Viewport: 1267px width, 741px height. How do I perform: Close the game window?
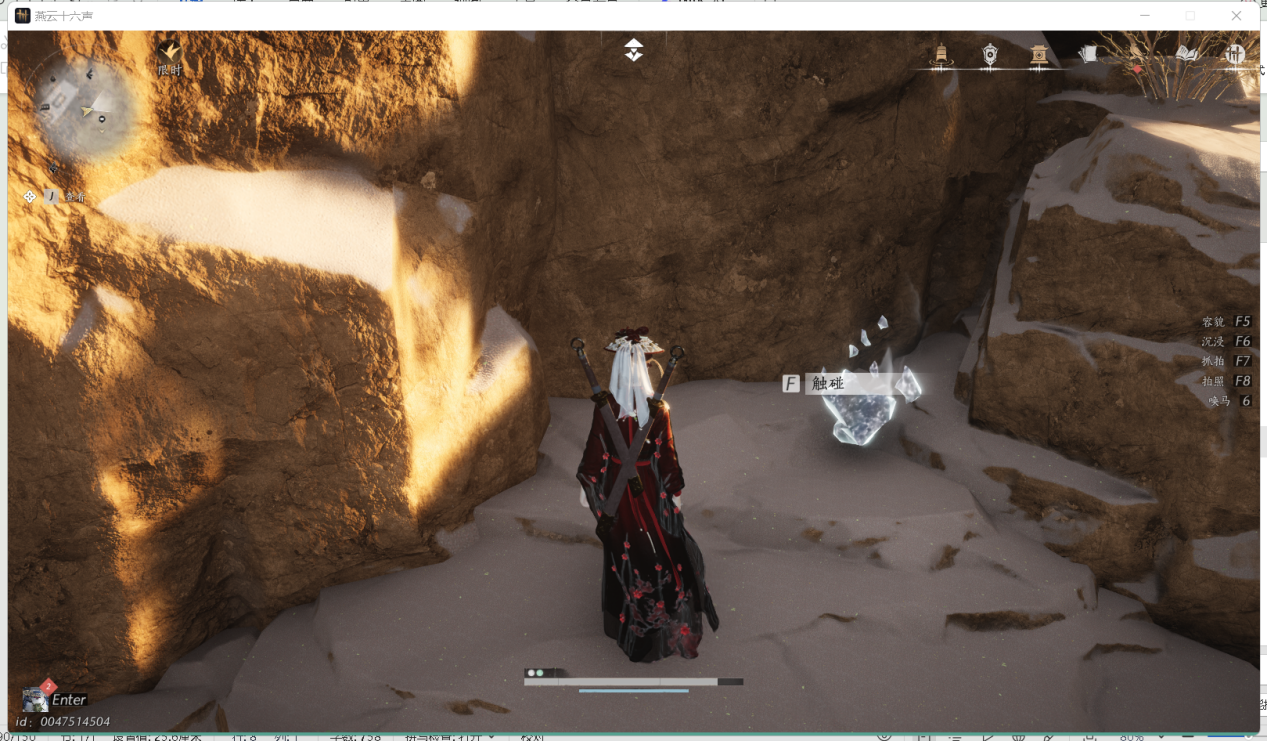1237,16
